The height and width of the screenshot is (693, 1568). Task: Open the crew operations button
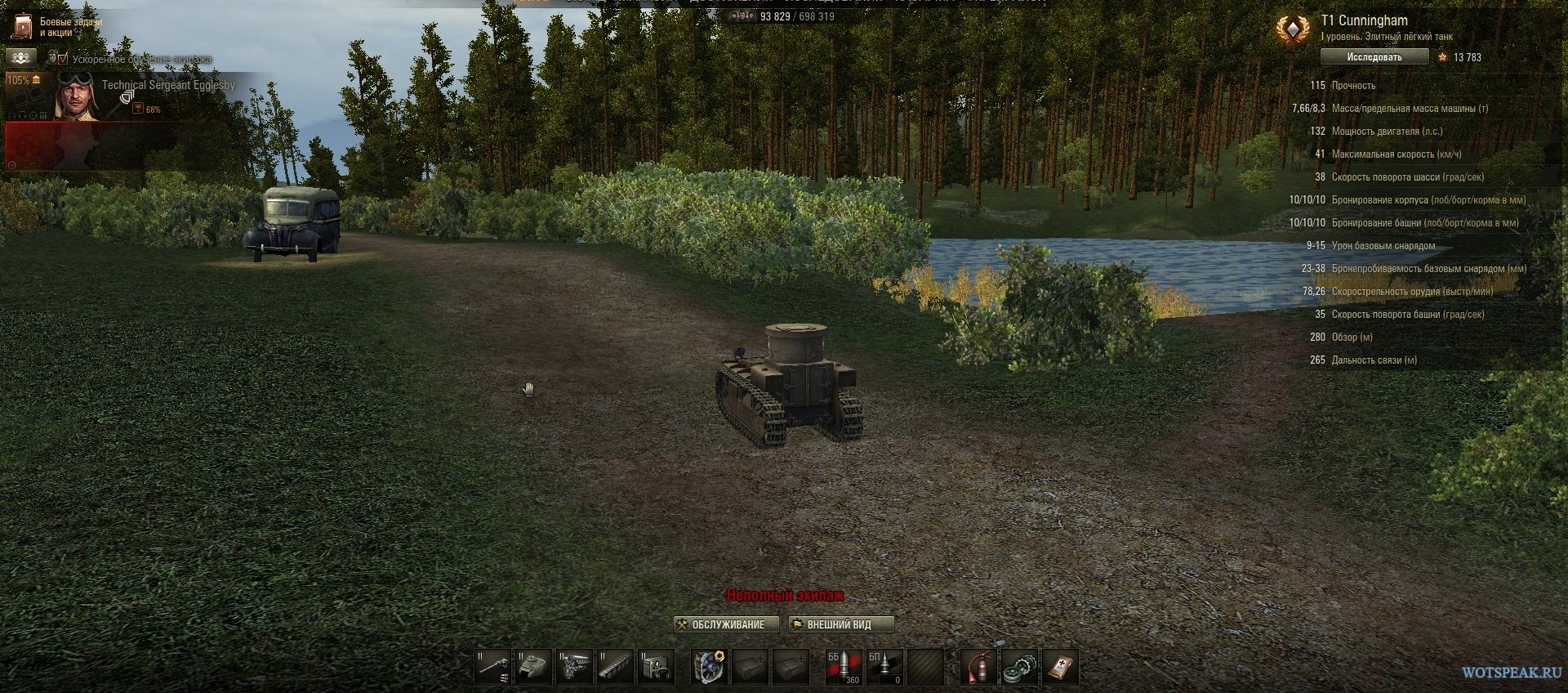20,57
